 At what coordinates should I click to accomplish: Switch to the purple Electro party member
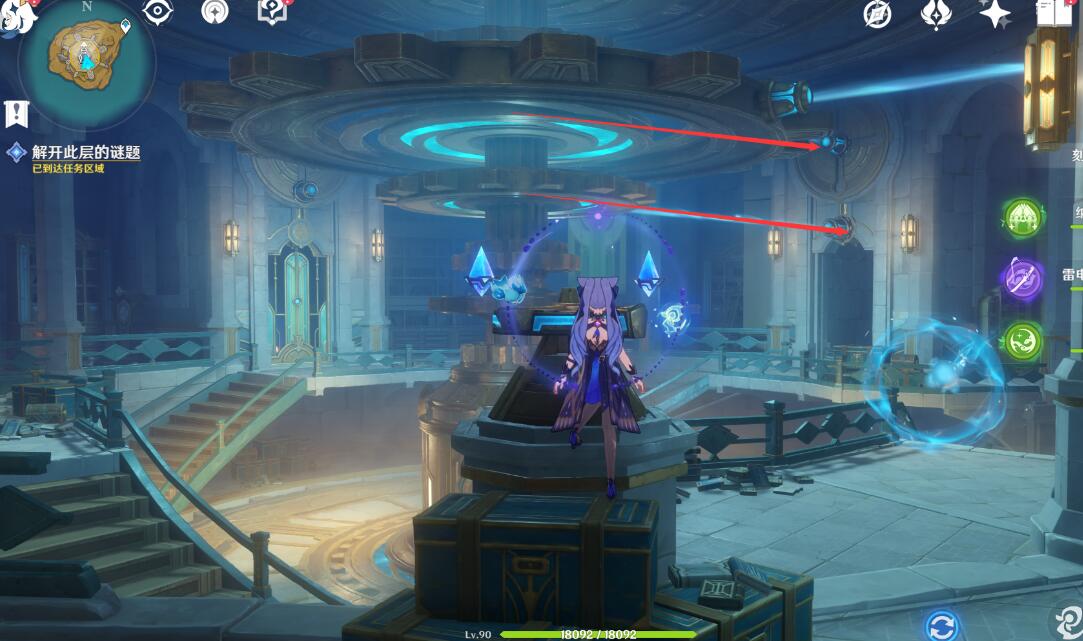tap(1022, 277)
